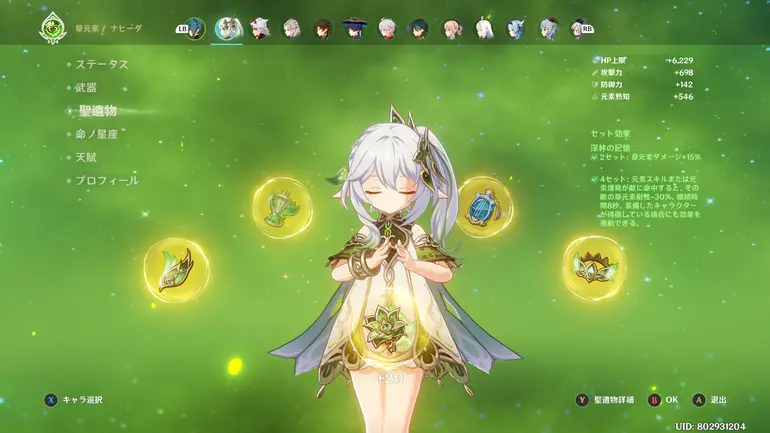Select the green feather artifact bubble
The image size is (770, 433).
(x=176, y=270)
